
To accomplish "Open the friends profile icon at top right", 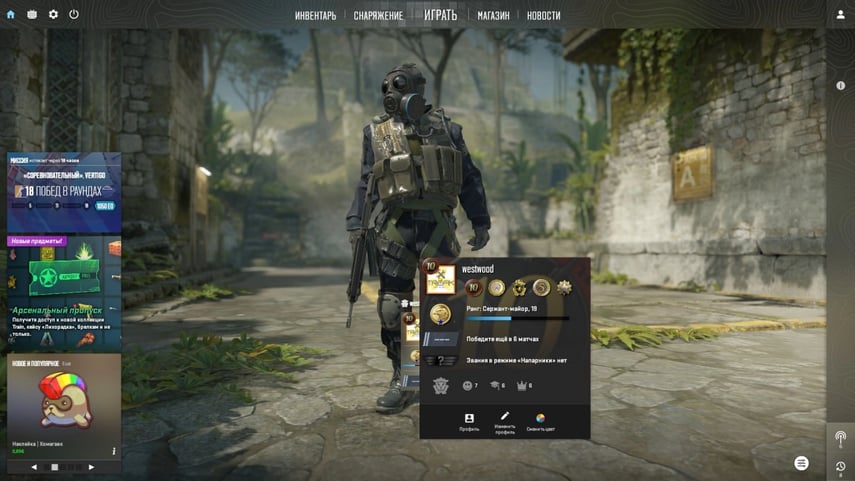I will coord(840,15).
